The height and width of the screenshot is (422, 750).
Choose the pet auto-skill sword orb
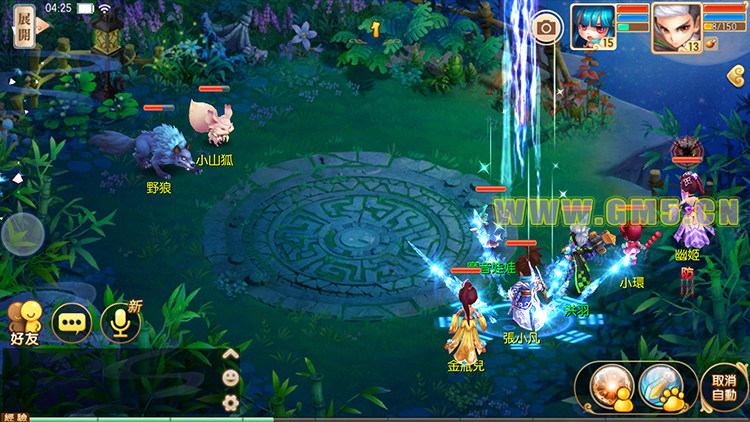click(659, 386)
